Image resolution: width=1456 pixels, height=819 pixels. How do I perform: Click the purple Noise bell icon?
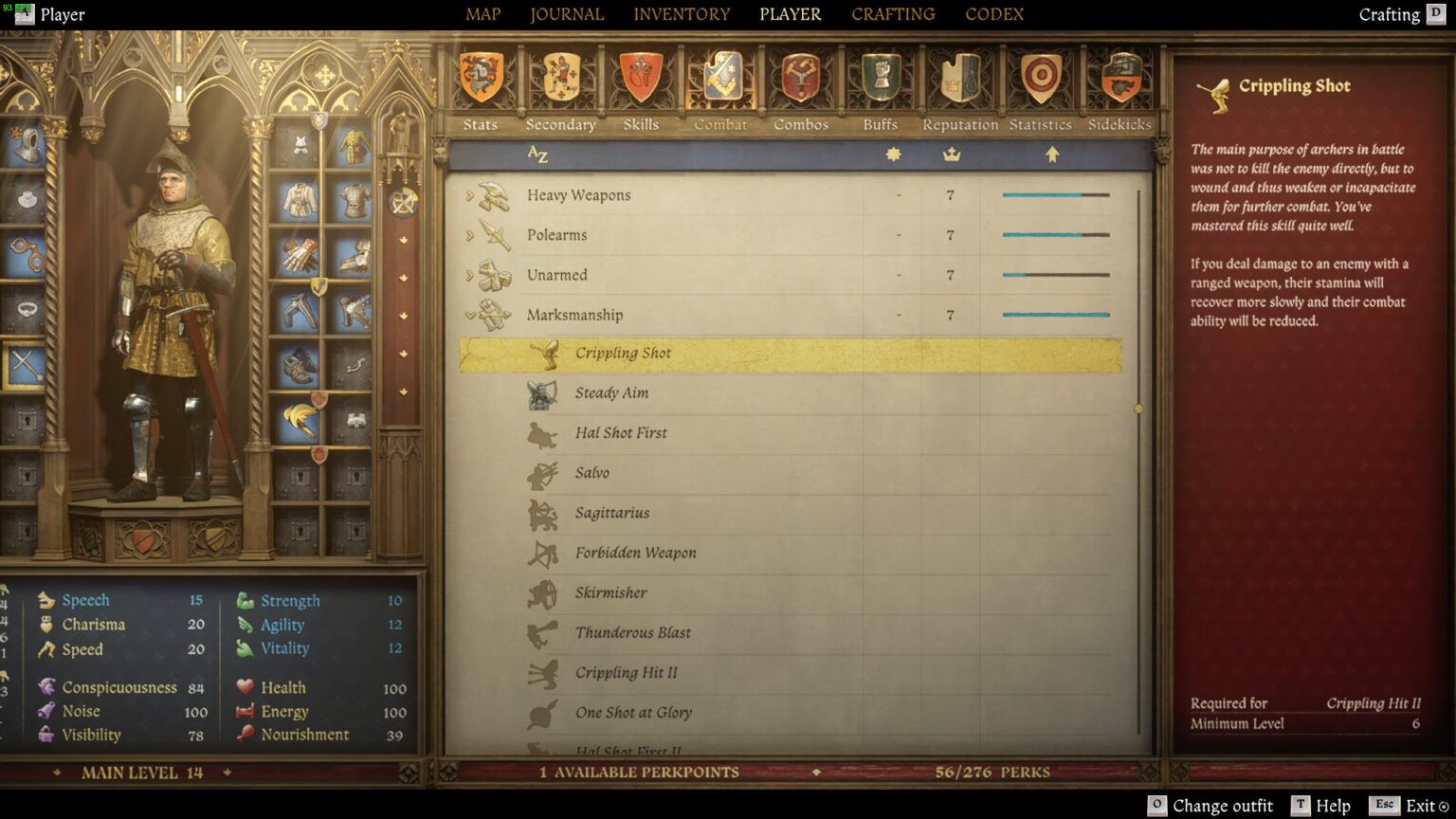(x=45, y=710)
